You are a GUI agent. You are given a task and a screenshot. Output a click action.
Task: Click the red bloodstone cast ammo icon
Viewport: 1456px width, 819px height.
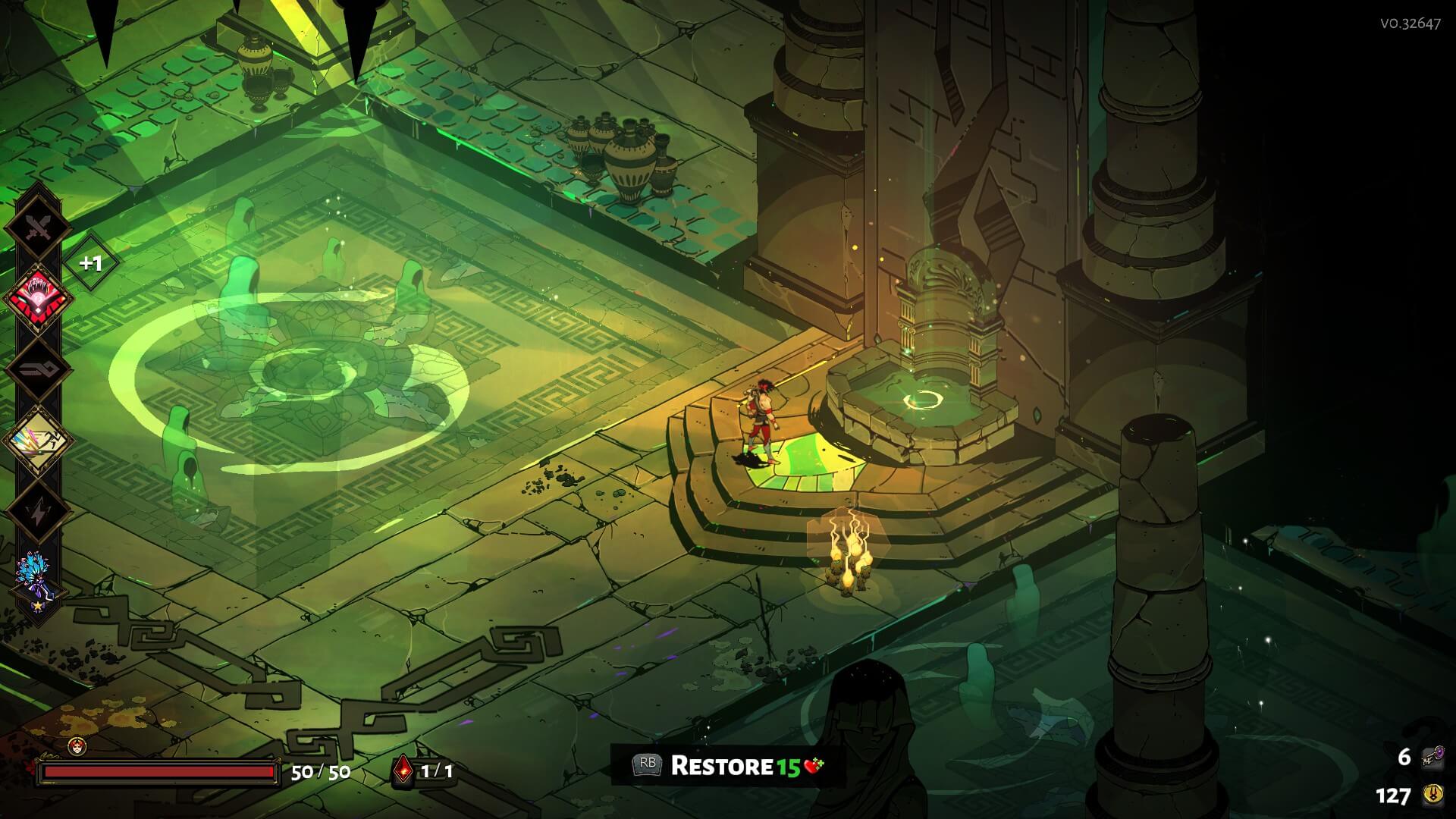(x=403, y=770)
